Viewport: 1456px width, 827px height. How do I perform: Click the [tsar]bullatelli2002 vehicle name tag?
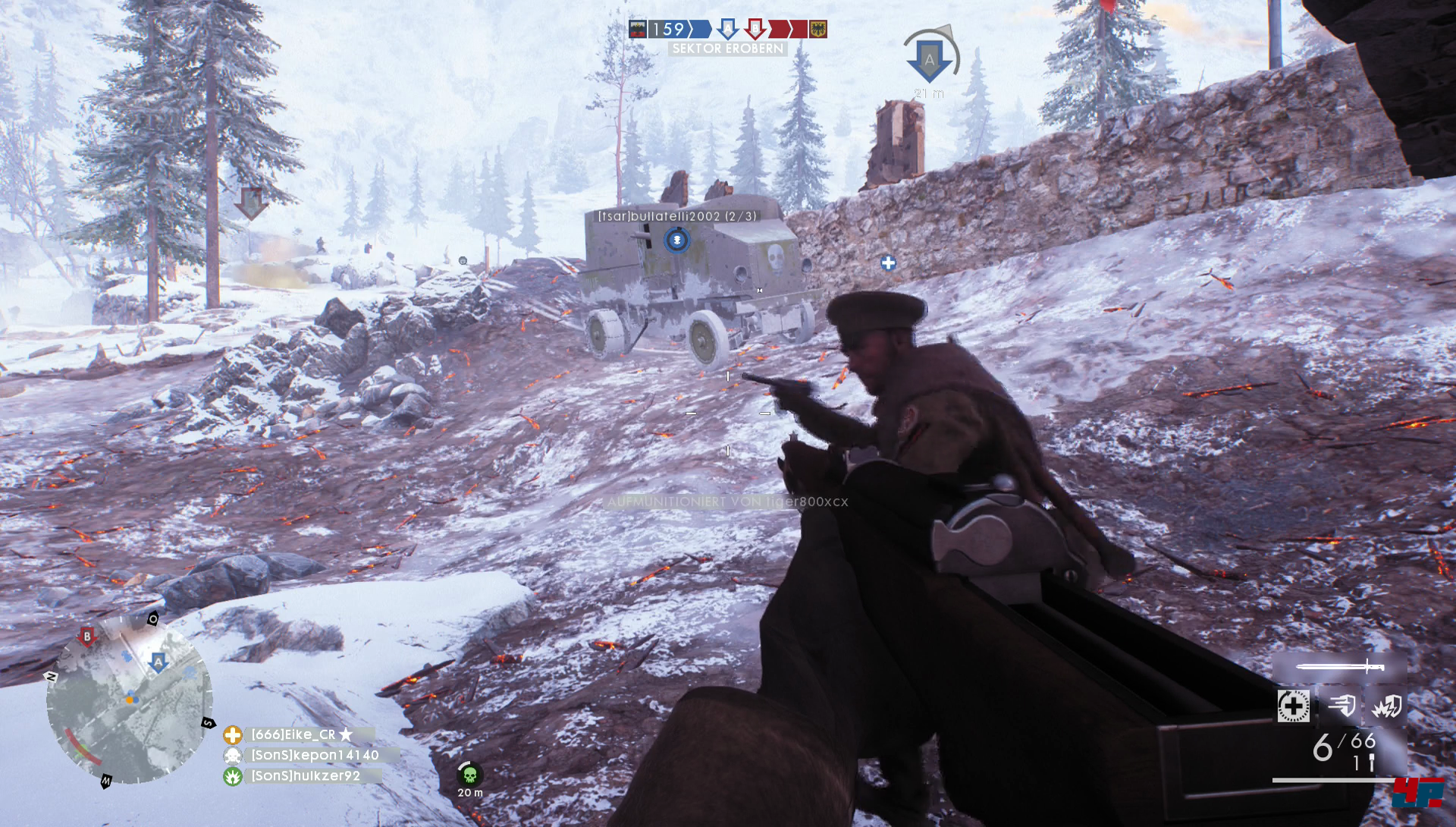pyautogui.click(x=676, y=216)
